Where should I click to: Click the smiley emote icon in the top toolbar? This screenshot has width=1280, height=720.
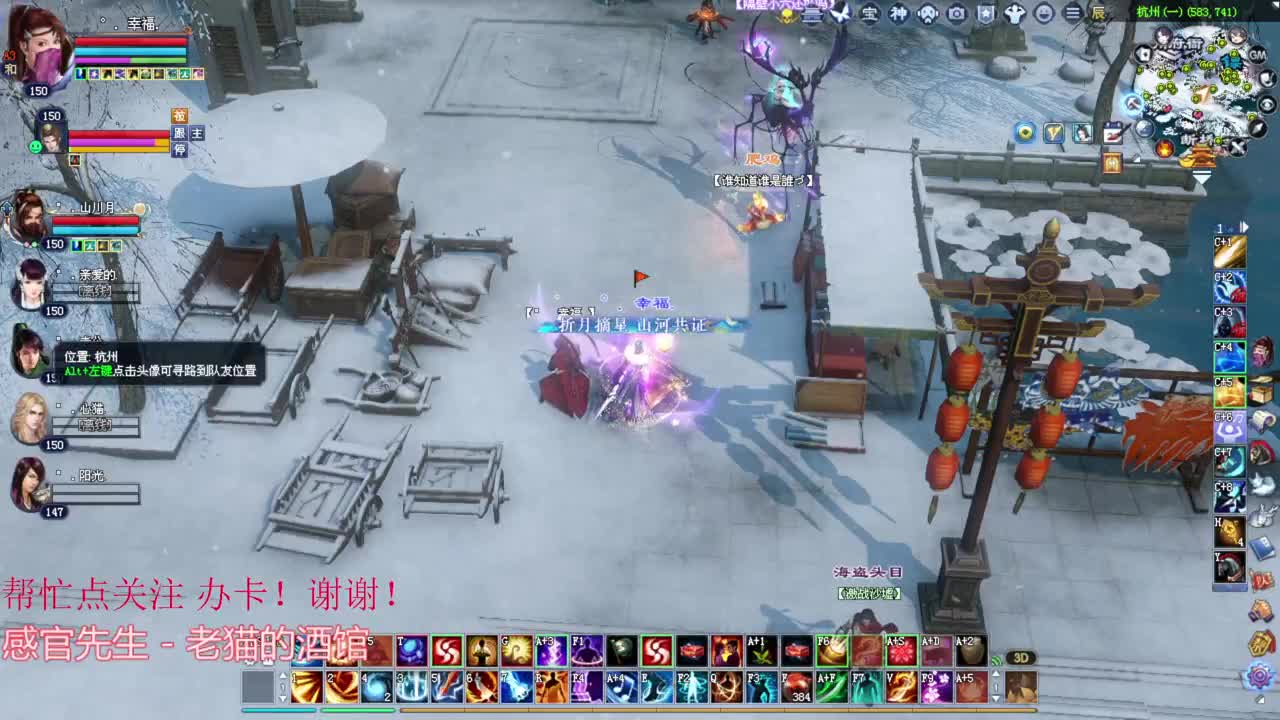(1043, 14)
